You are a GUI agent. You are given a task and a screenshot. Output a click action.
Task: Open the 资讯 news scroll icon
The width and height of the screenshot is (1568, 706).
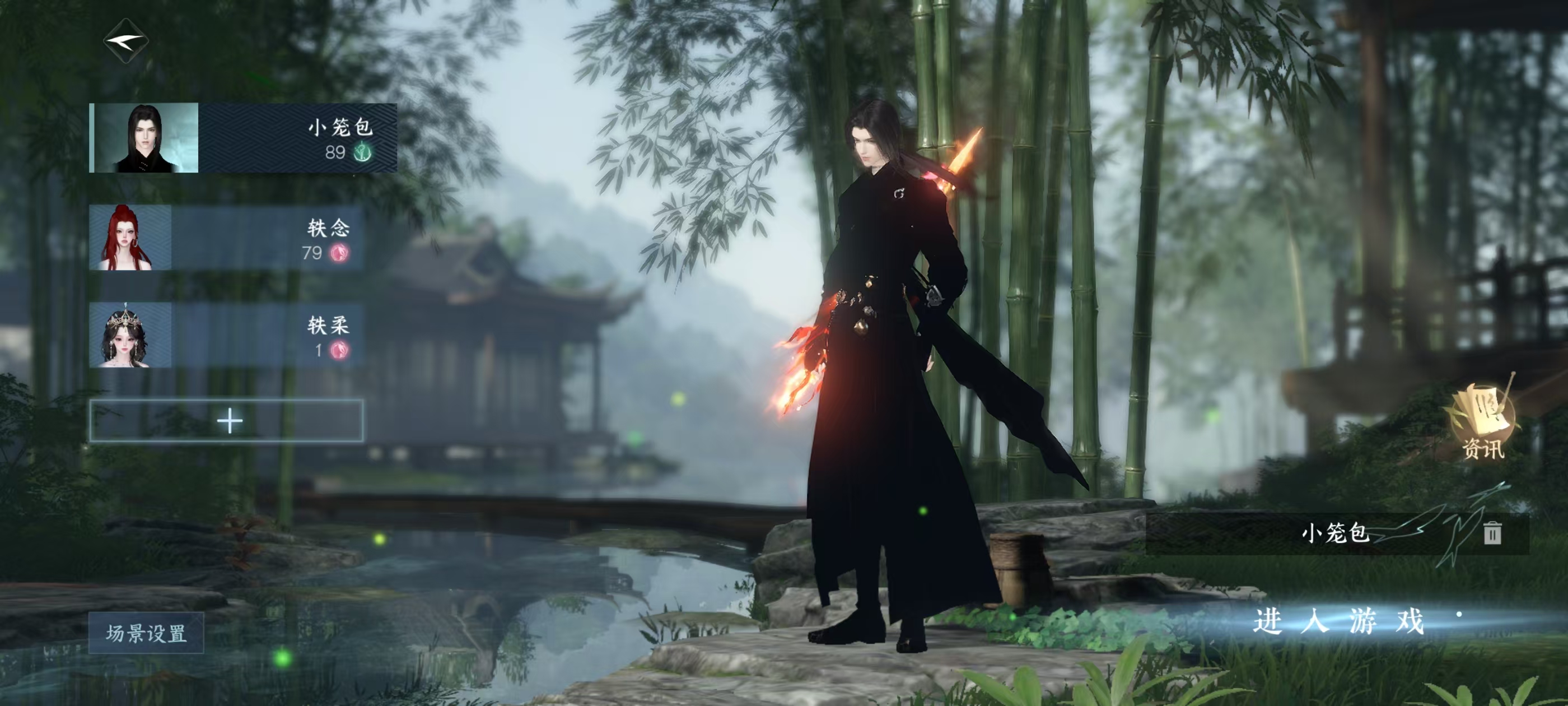[x=1483, y=421]
